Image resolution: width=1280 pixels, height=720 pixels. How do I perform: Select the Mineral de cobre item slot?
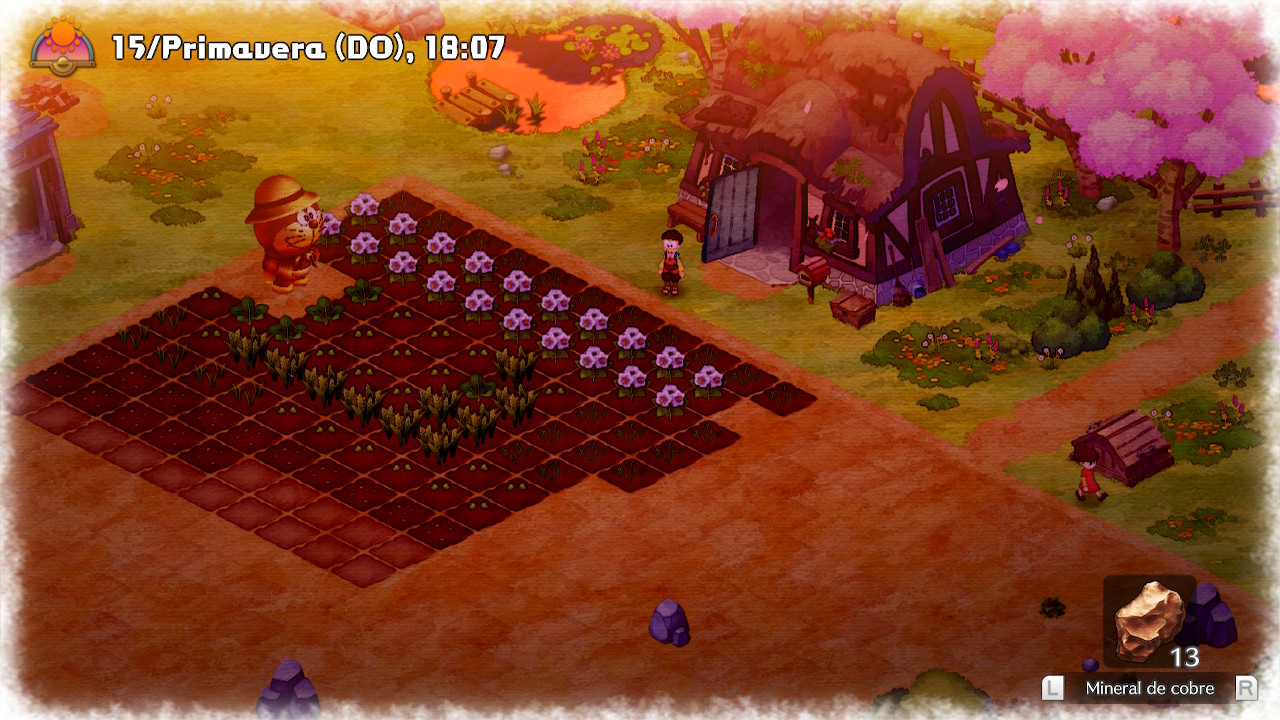point(1149,622)
